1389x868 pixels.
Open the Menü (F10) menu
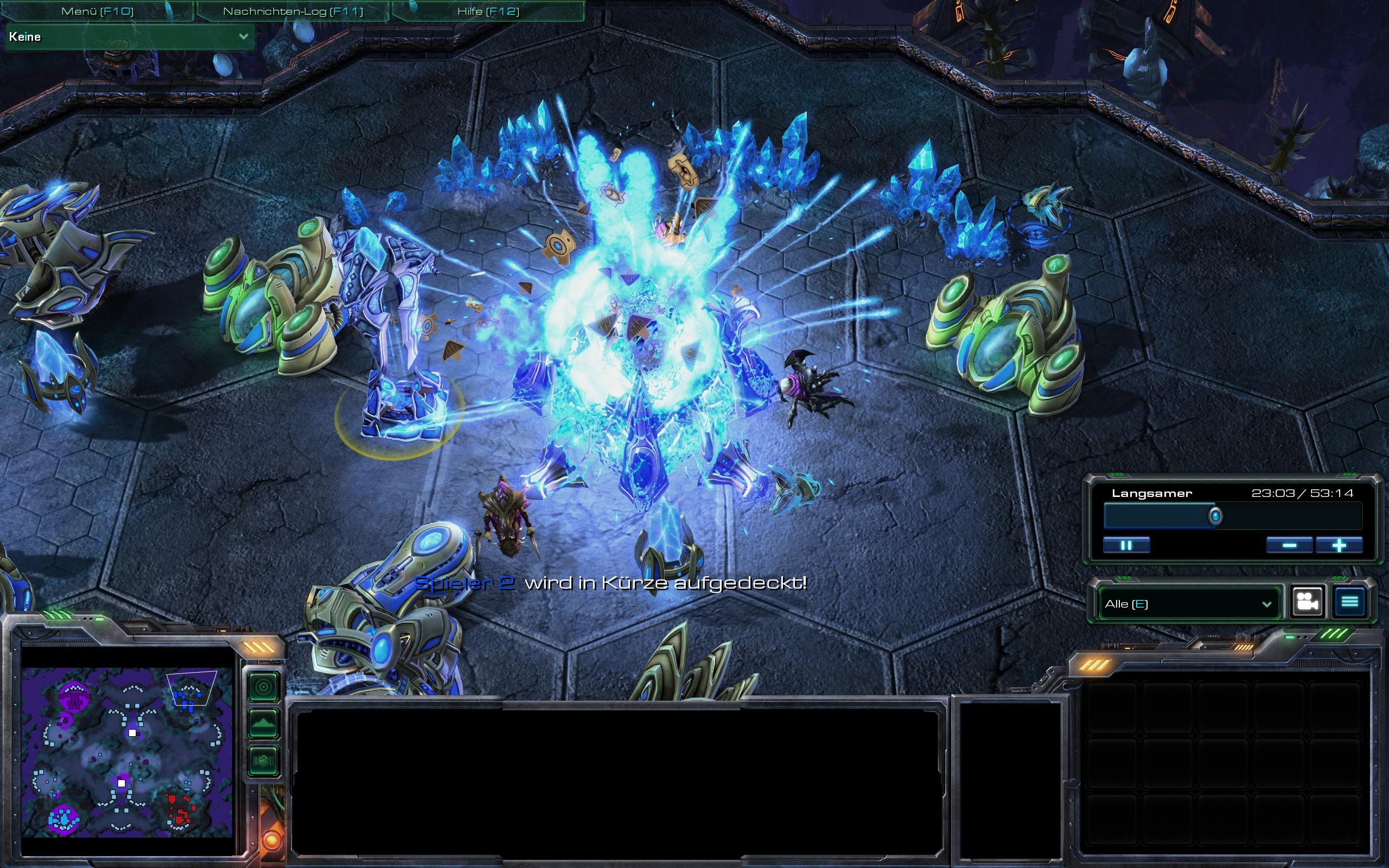click(x=97, y=11)
